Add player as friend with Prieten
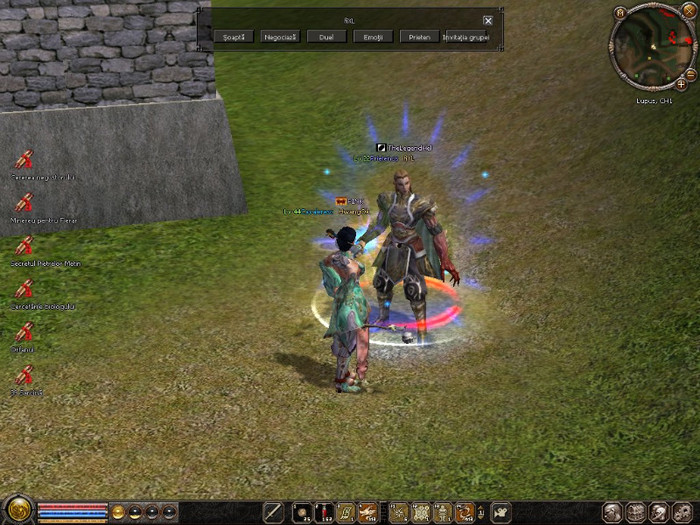The height and width of the screenshot is (525, 700). (418, 36)
